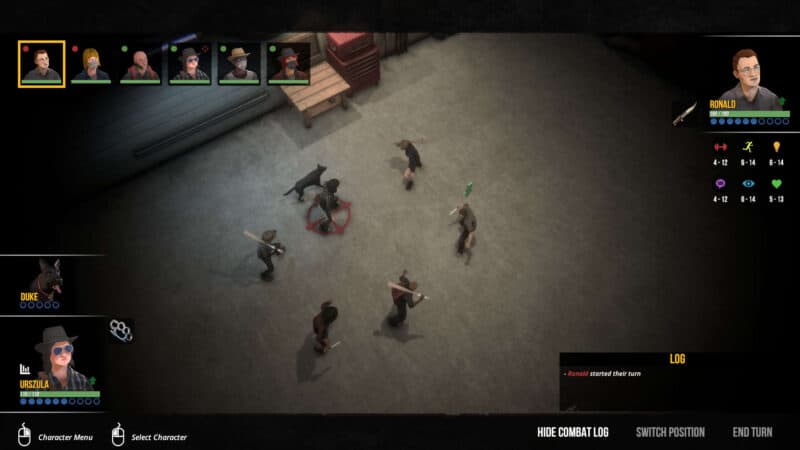This screenshot has width=800, height=450.
Task: Hide the combat log
Action: [572, 432]
